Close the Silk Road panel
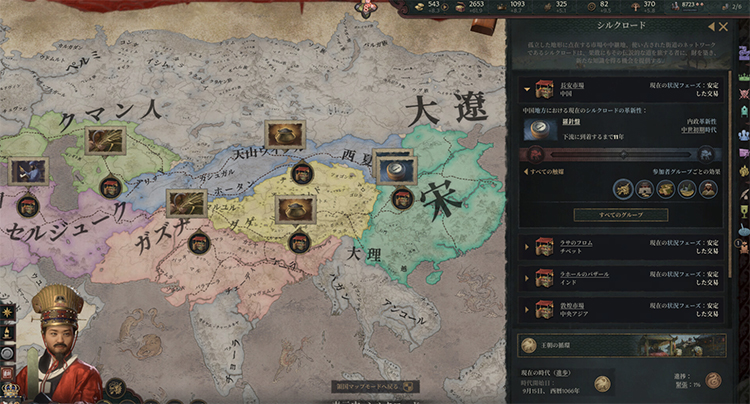The width and height of the screenshot is (750, 404). click(x=724, y=27)
